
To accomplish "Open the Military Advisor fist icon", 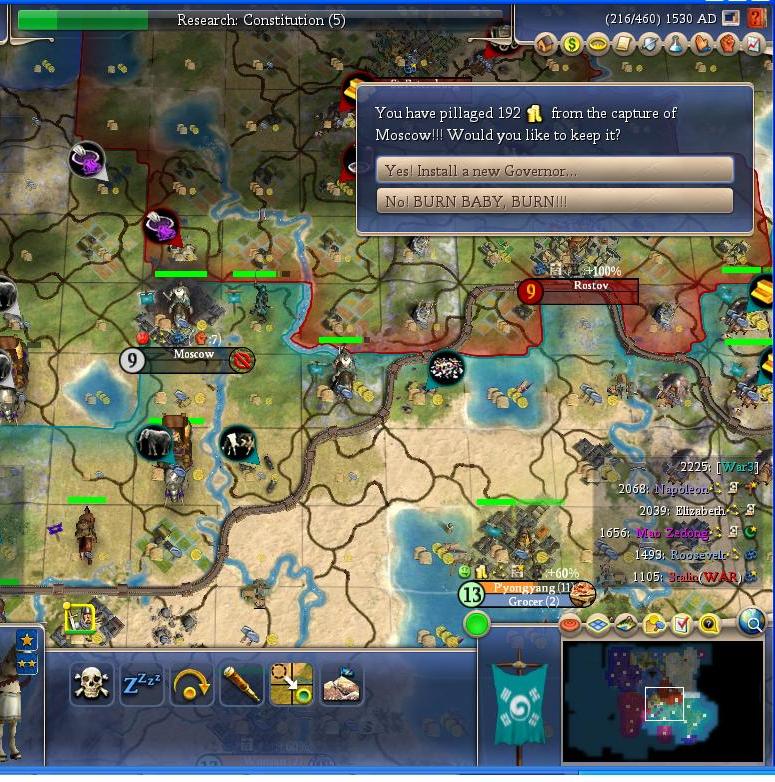I will point(728,44).
